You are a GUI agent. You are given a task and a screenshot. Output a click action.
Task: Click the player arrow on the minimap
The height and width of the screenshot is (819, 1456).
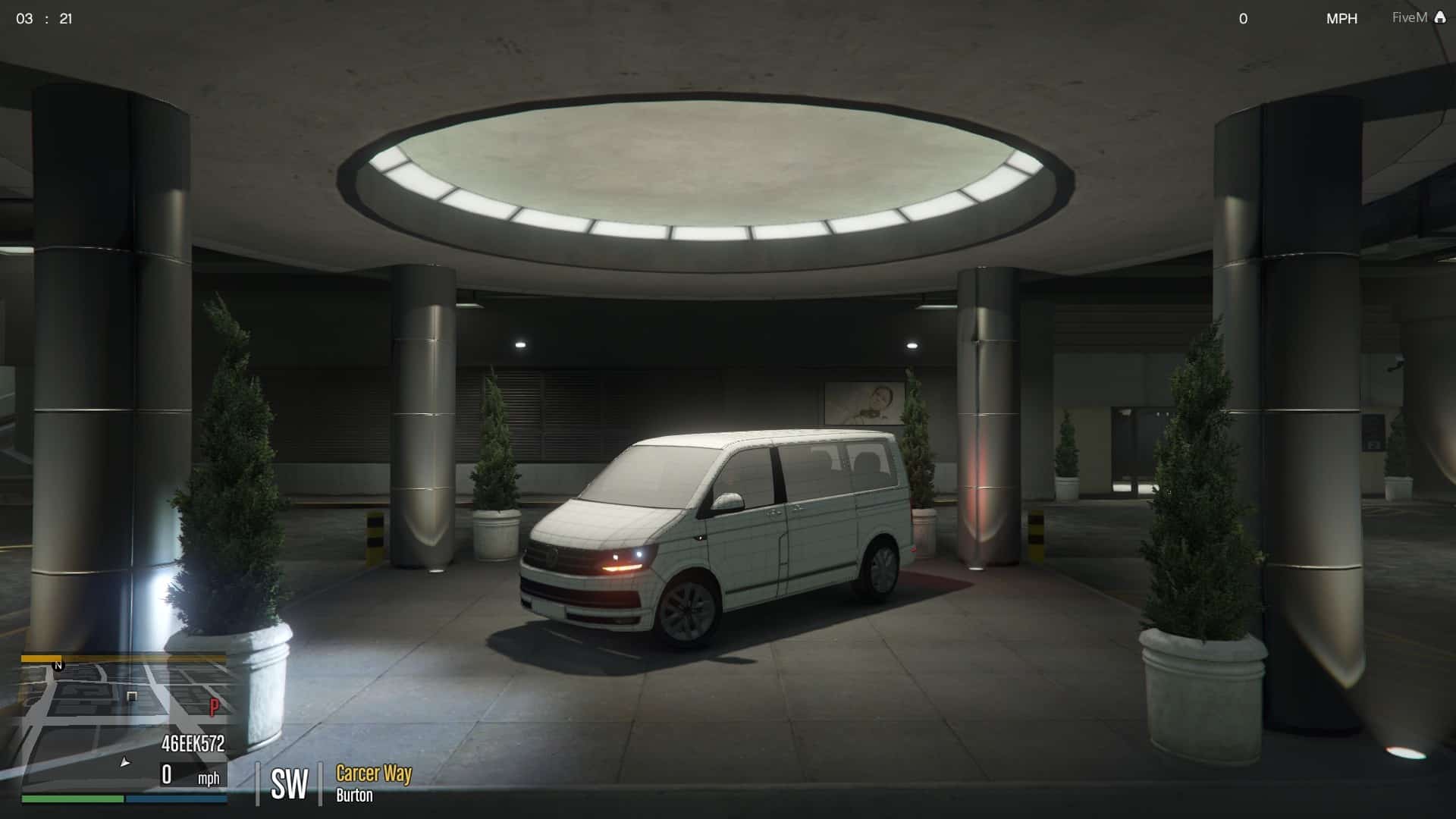(x=125, y=762)
